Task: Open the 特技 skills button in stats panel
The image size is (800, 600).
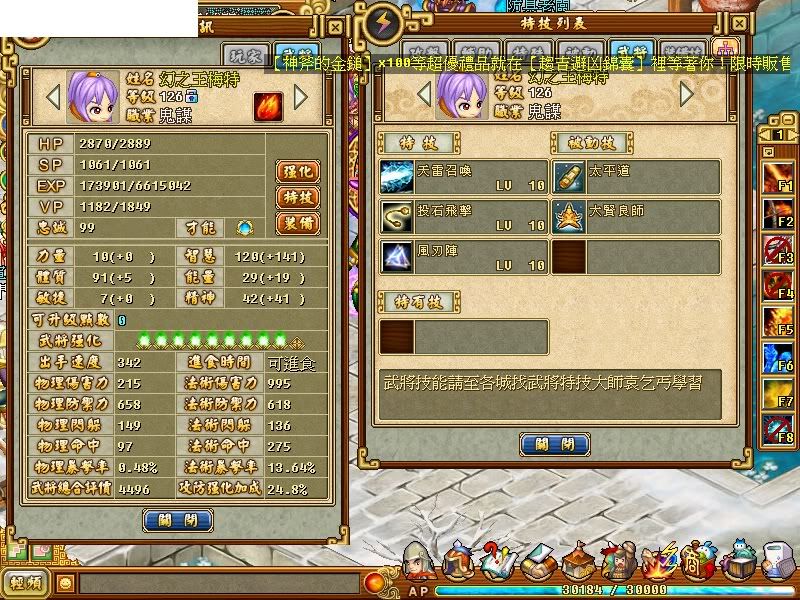Action: pos(297,197)
